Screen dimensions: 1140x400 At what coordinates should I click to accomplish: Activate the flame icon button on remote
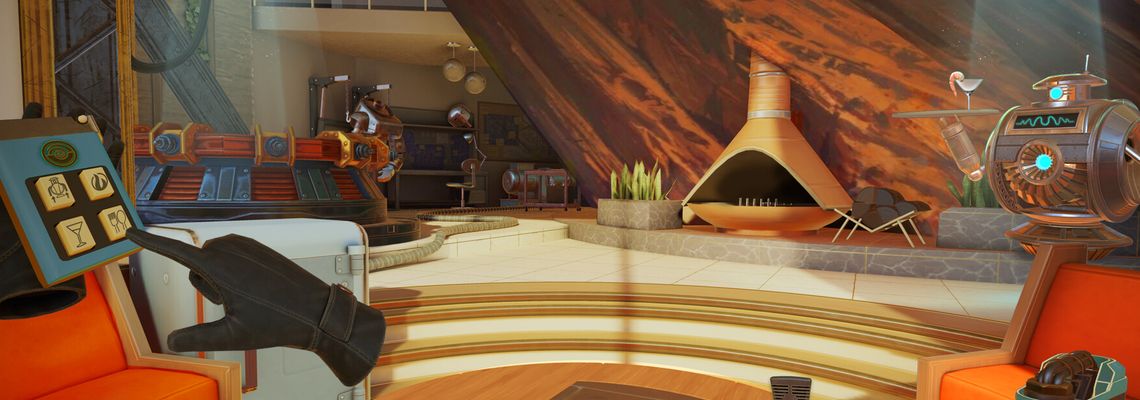point(97,182)
